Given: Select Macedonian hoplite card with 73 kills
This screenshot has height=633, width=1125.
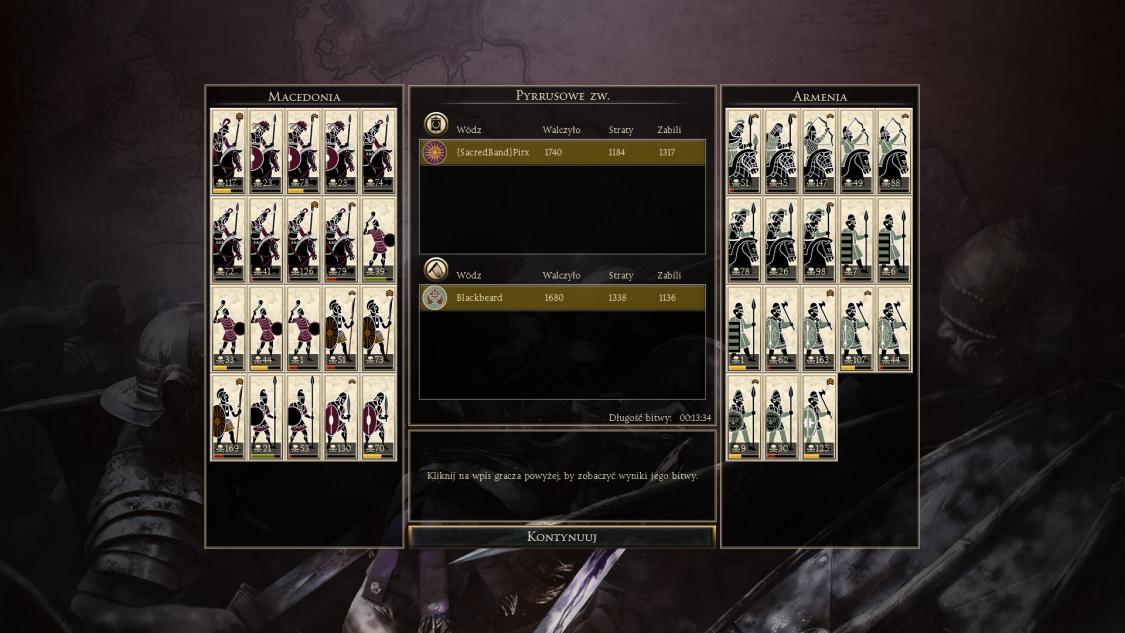Looking at the screenshot, I should (379, 328).
